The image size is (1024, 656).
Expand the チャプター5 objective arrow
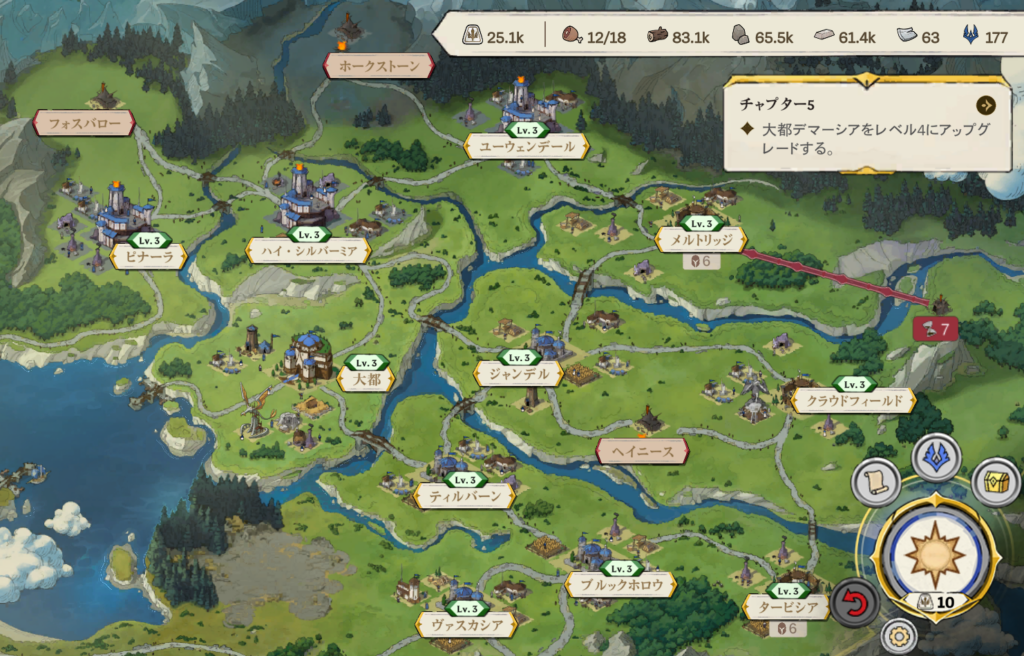point(986,104)
